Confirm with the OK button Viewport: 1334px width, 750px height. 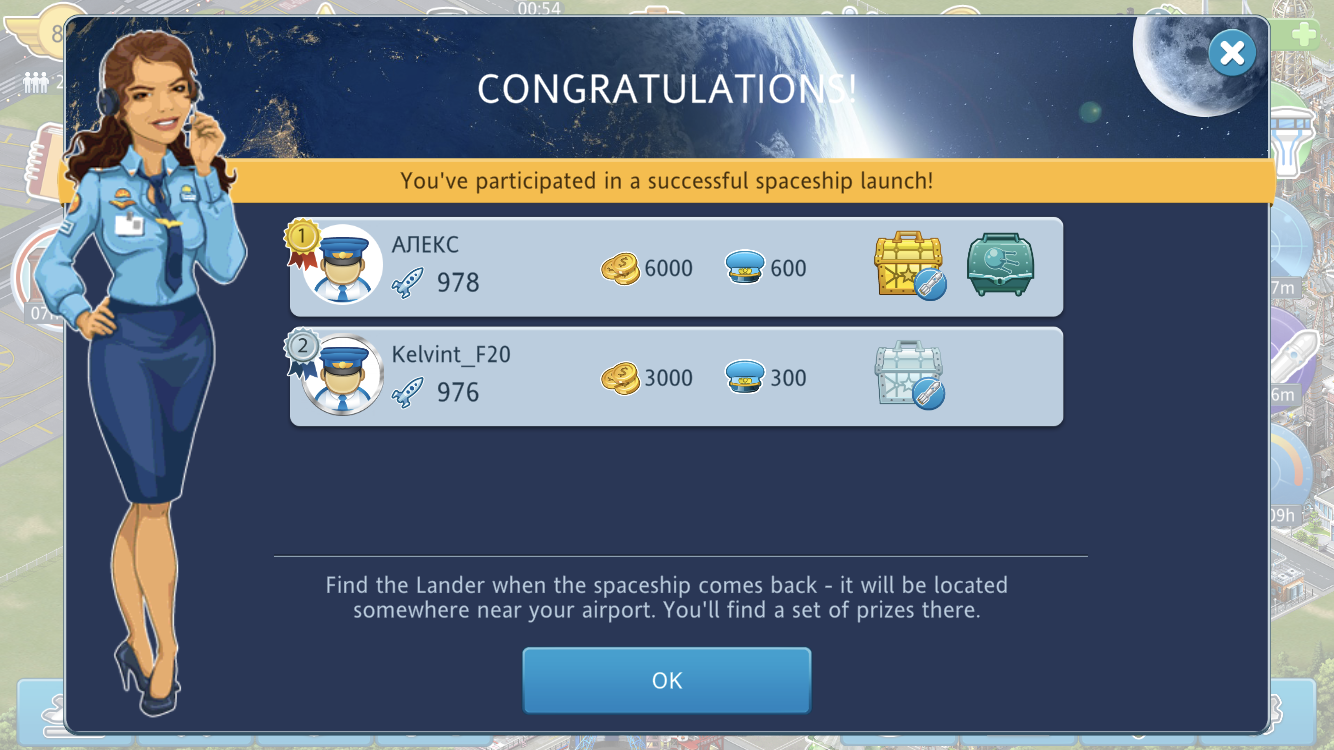[x=666, y=680]
